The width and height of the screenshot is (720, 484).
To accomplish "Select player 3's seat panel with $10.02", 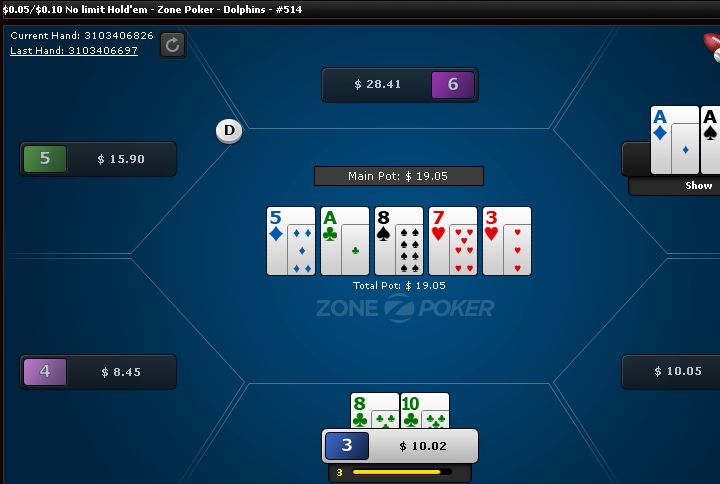I will (x=399, y=446).
